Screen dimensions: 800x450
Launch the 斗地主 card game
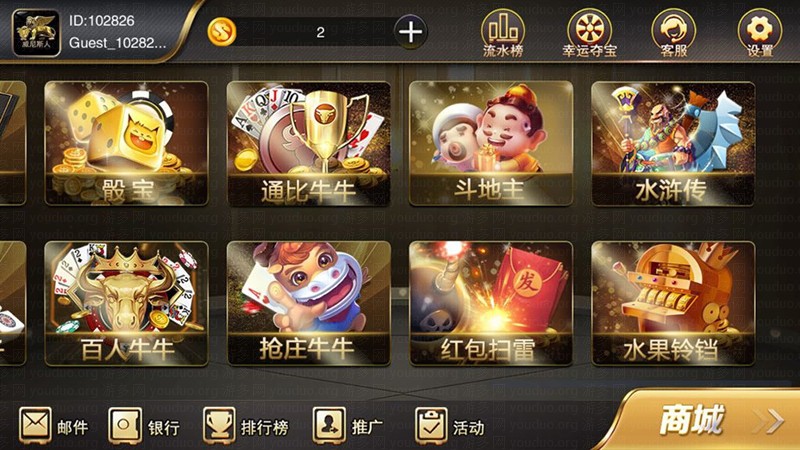[x=490, y=144]
